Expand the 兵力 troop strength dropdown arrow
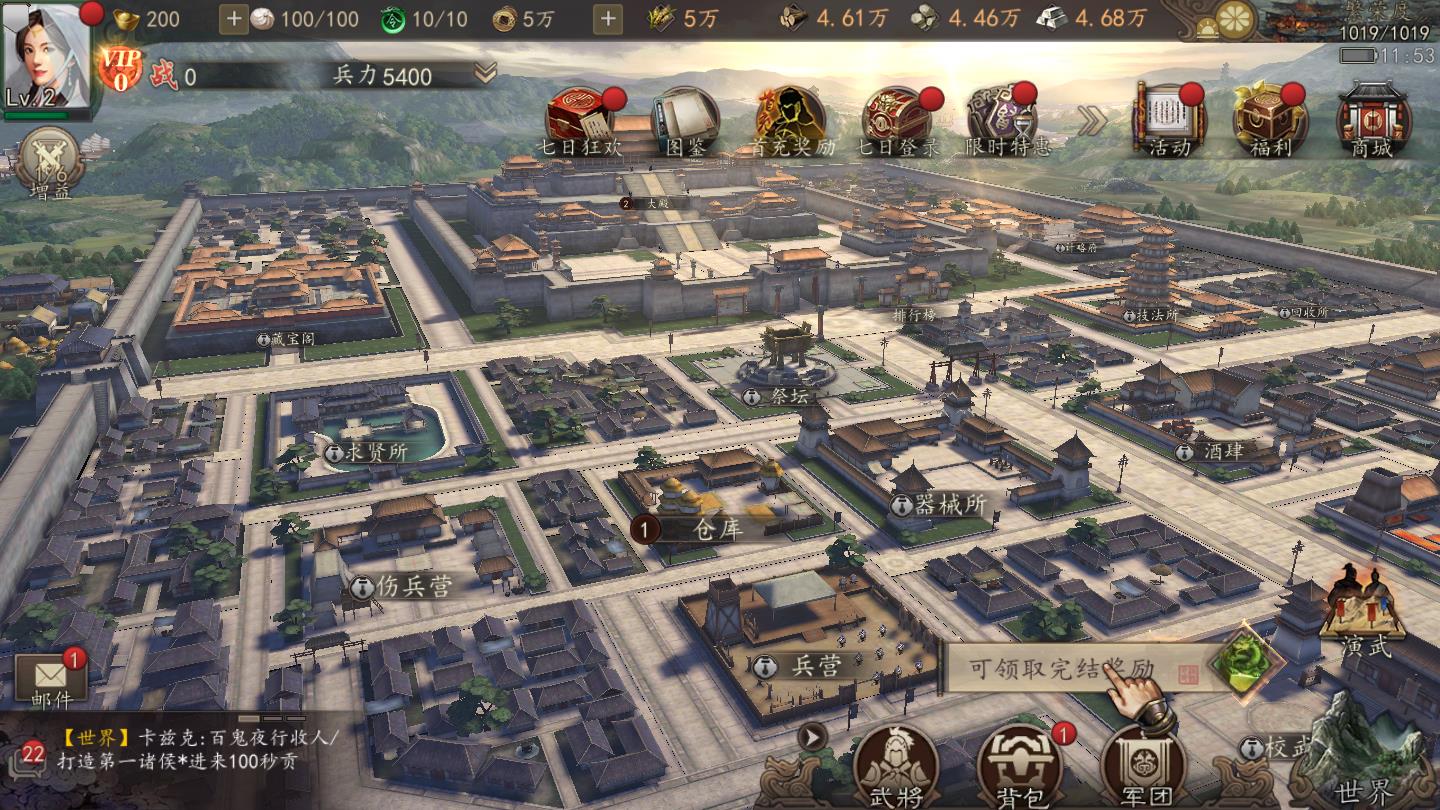The image size is (1440, 810). [x=485, y=73]
